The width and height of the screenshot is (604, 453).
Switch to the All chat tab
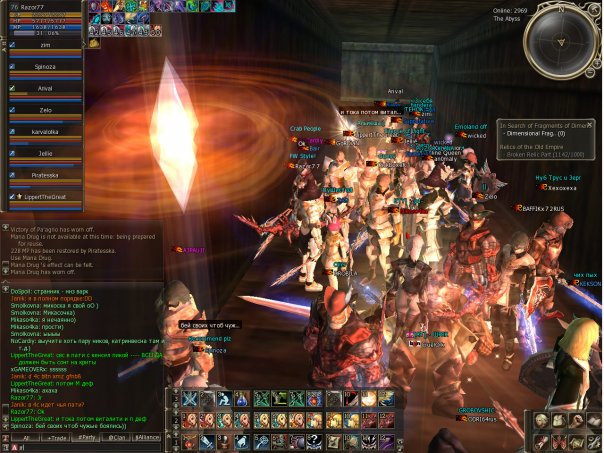pyautogui.click(x=25, y=438)
